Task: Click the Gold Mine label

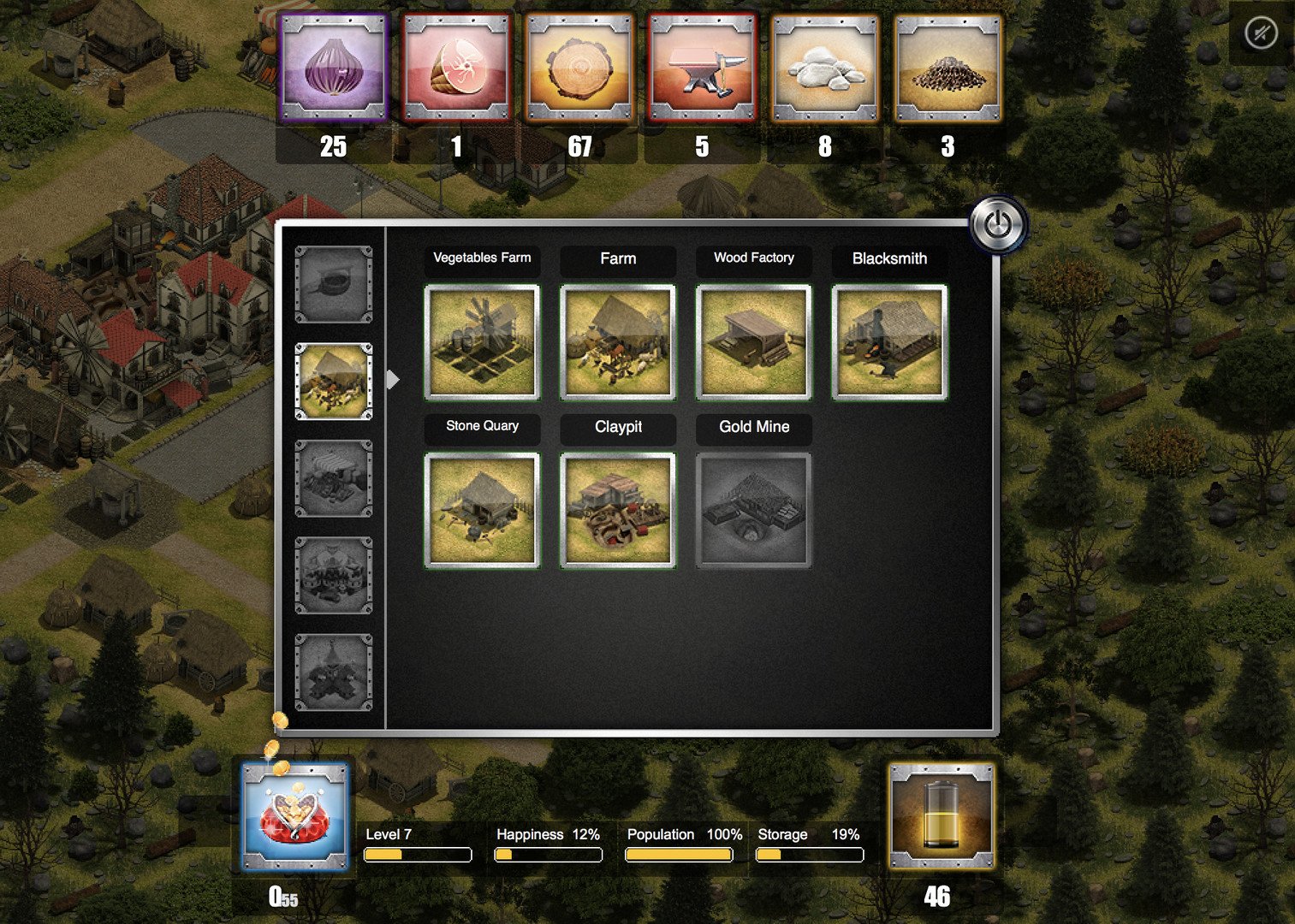Action: coord(753,427)
